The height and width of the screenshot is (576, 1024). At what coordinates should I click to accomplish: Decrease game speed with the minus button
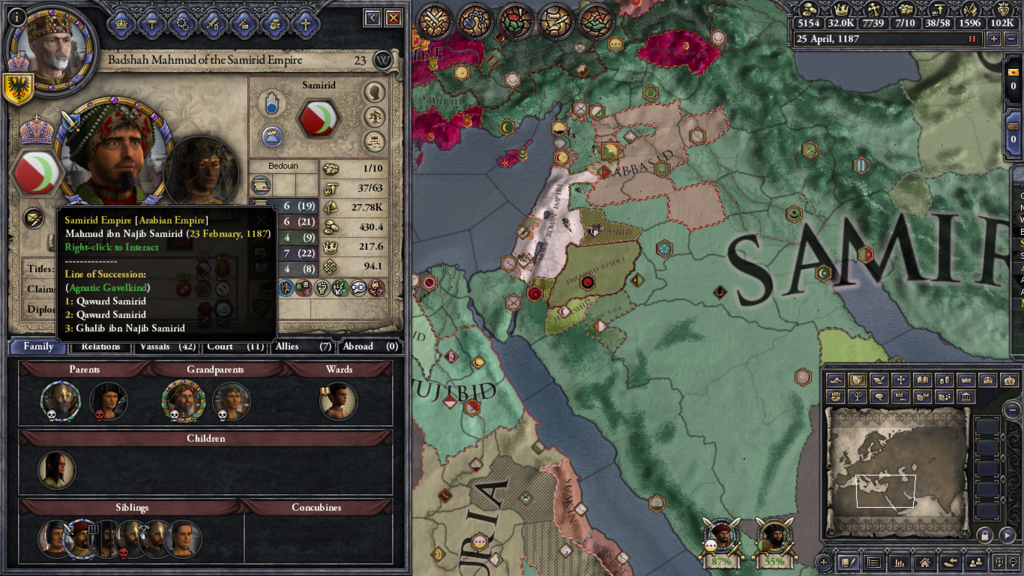point(1011,39)
